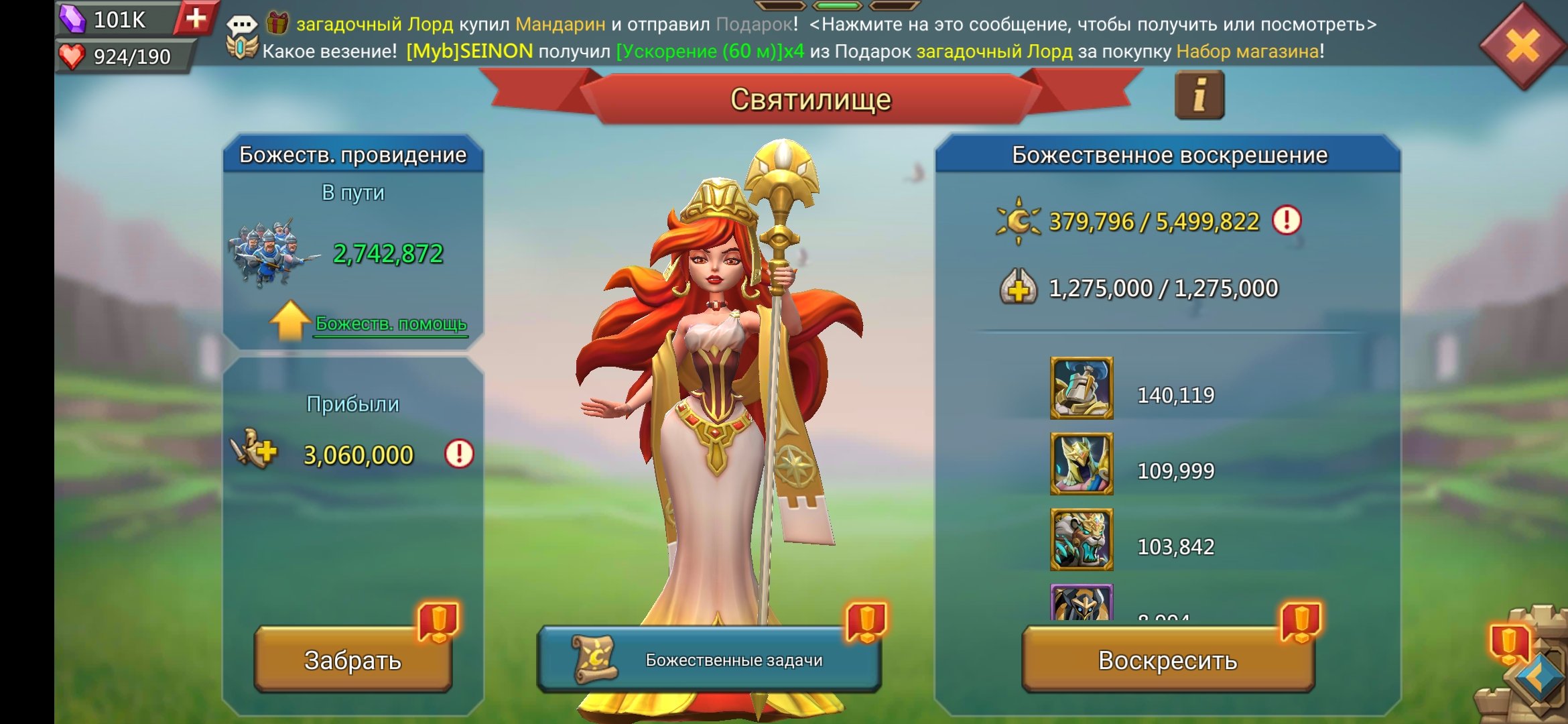Open the chat speech bubble icon
Screen dimensions: 1568x724
coord(241,25)
